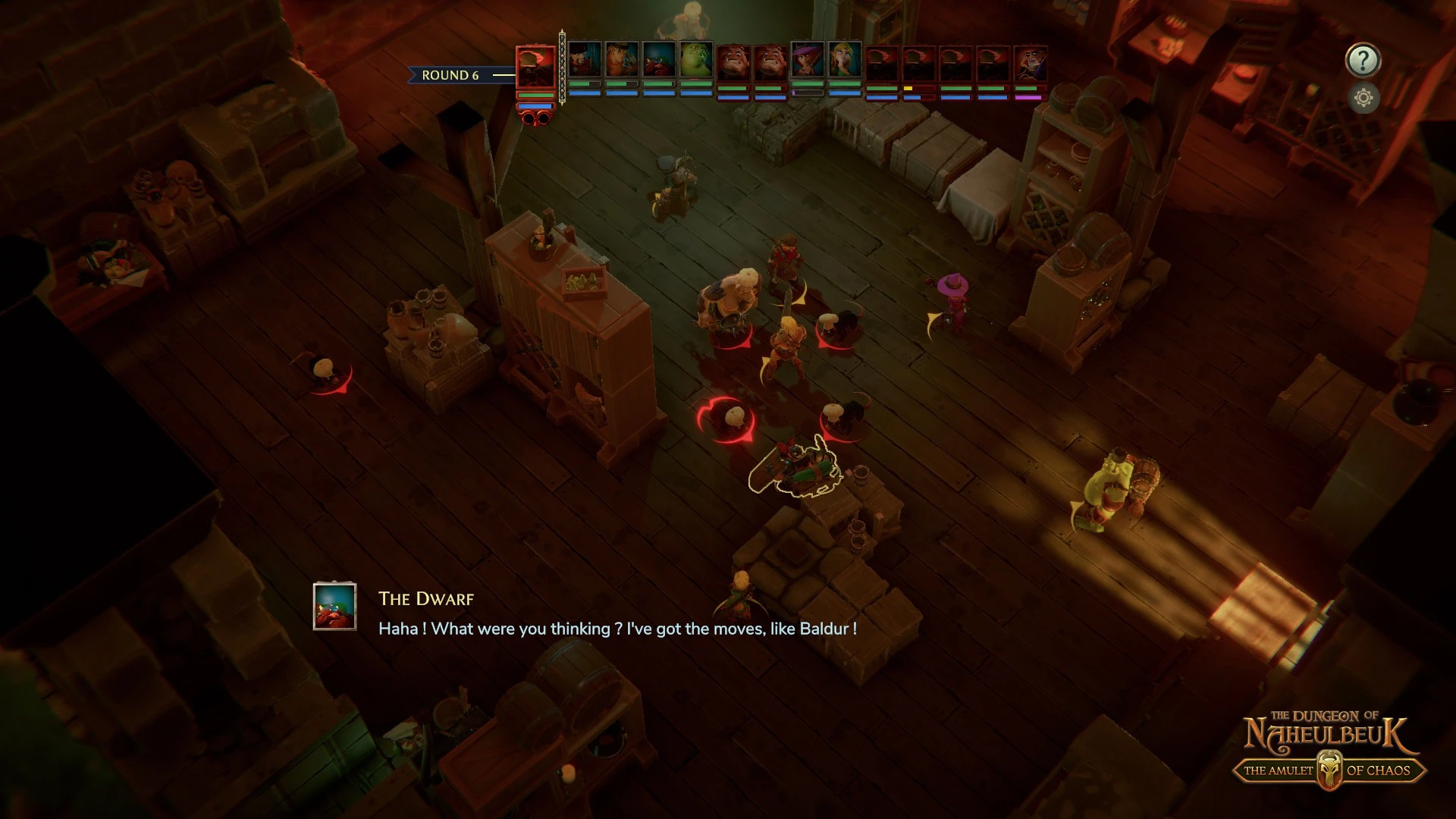This screenshot has height=819, width=1456.
Task: Pick the purple-hat Wizardess portrait
Action: click(x=807, y=60)
